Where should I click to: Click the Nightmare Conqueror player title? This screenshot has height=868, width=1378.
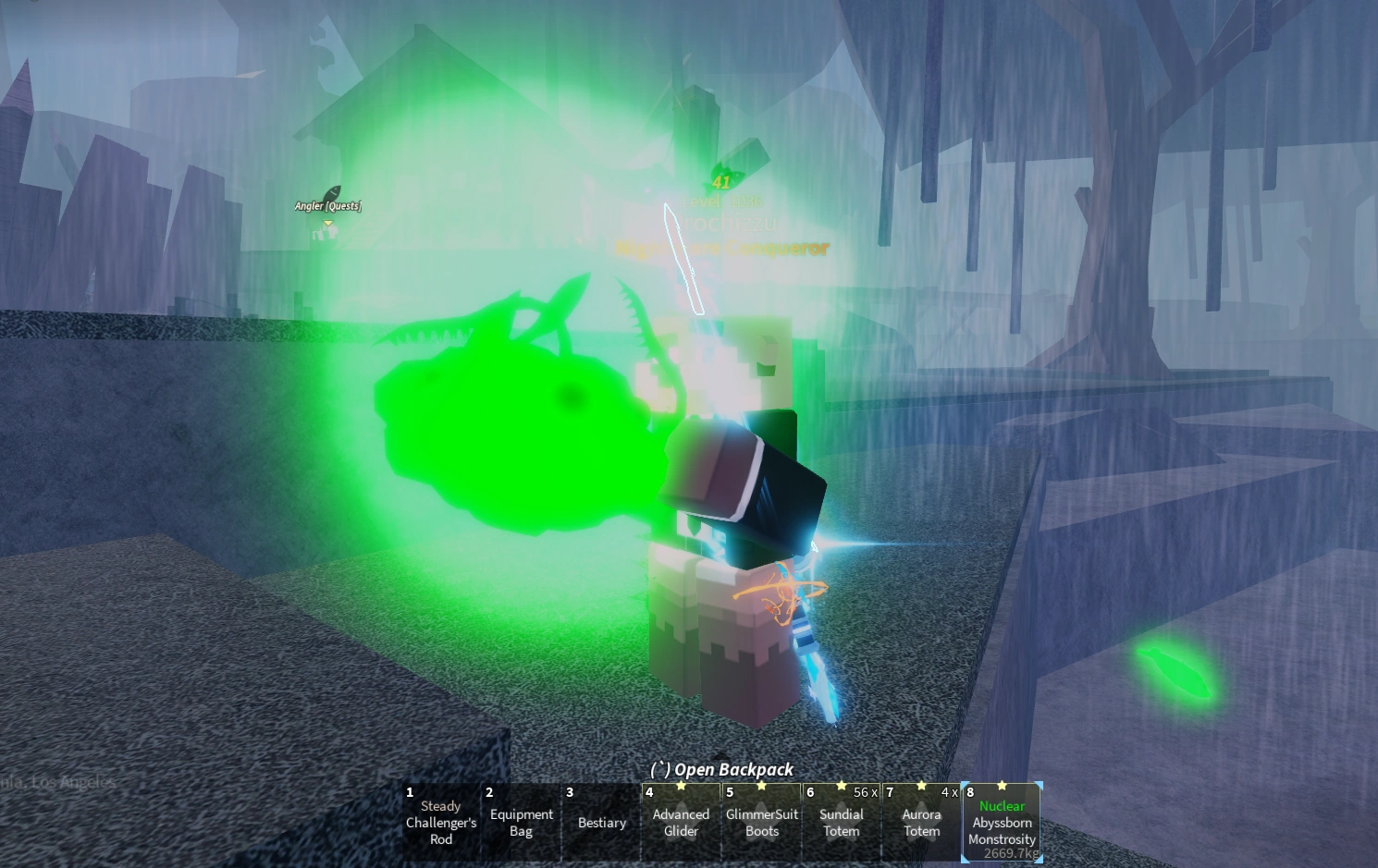722,248
